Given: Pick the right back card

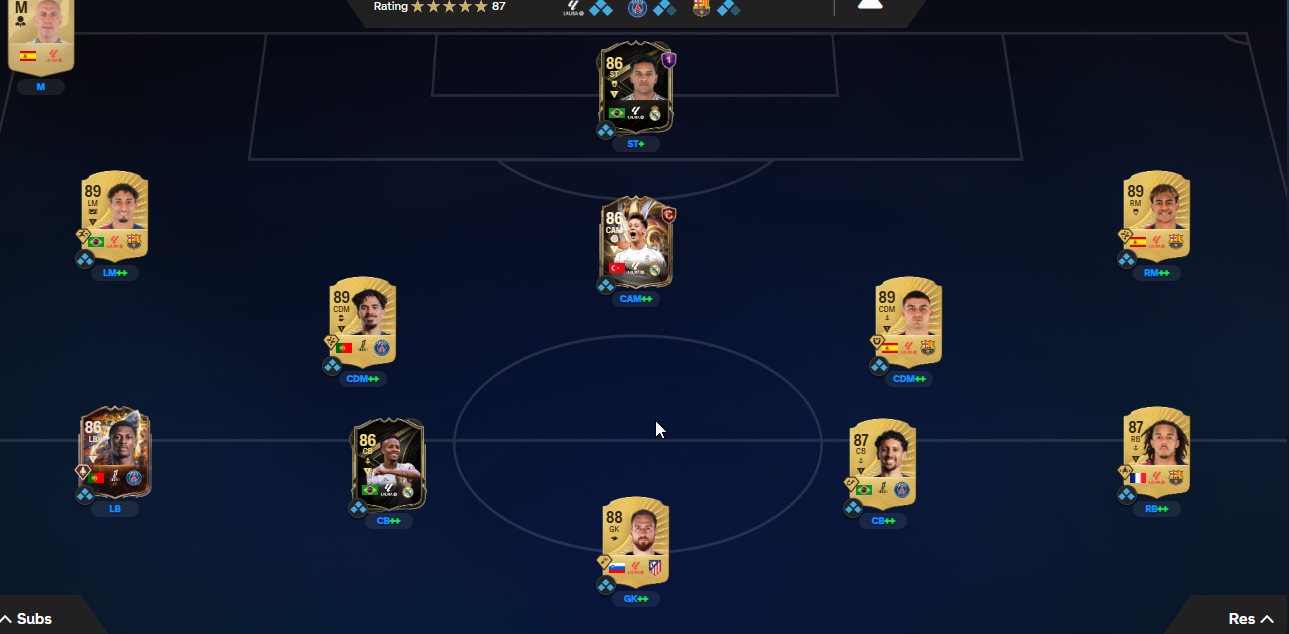Looking at the screenshot, I should [x=1156, y=453].
